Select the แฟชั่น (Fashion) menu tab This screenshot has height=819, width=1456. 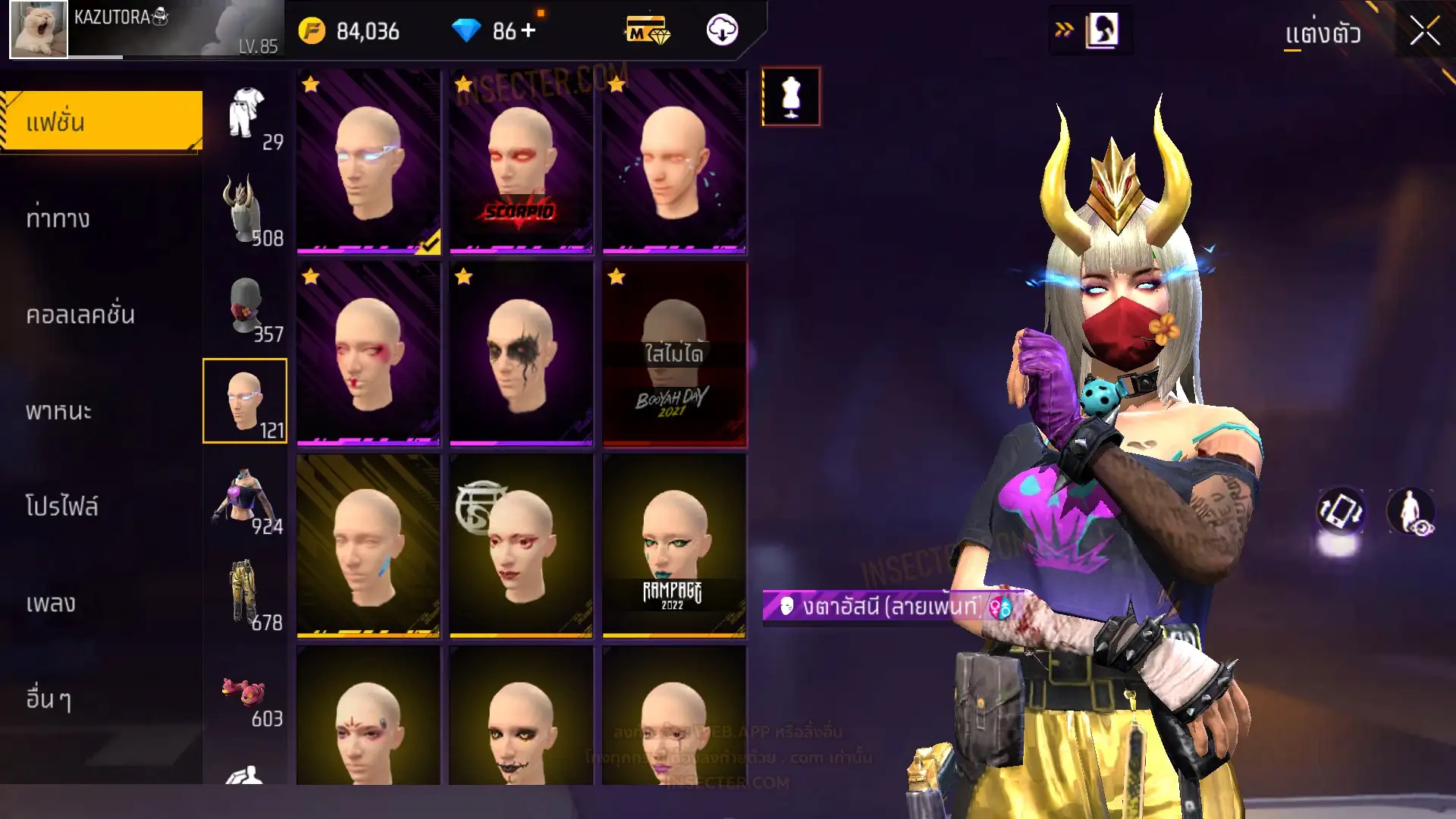coord(102,122)
